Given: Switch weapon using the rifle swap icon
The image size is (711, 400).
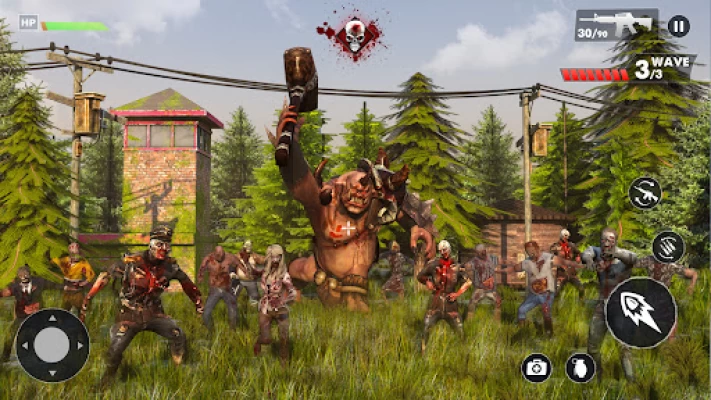Looking at the screenshot, I should point(645,192).
